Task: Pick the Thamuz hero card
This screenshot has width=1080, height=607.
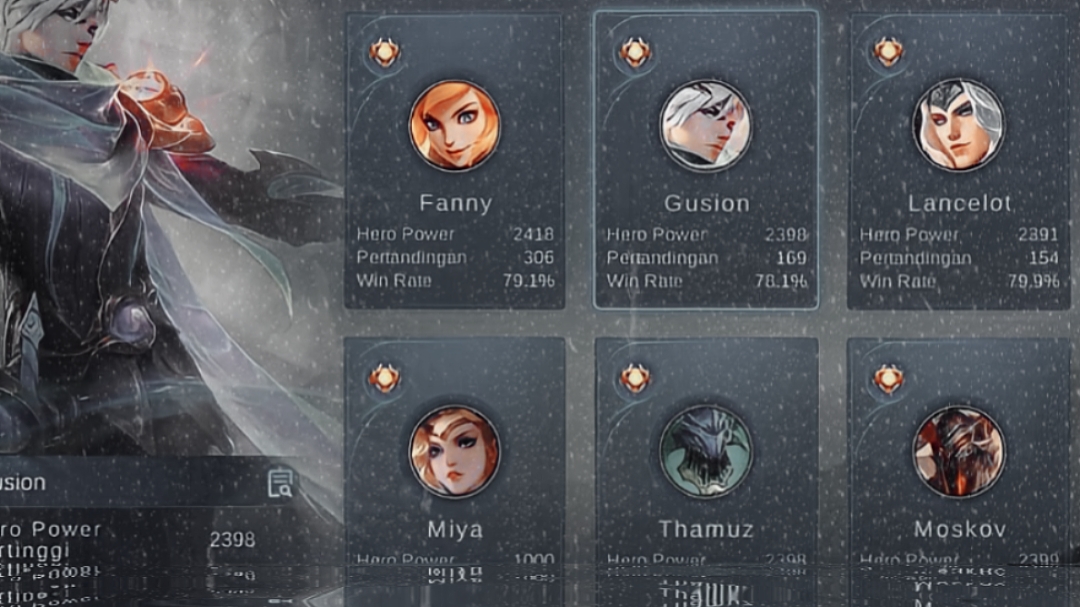Action: click(x=706, y=460)
